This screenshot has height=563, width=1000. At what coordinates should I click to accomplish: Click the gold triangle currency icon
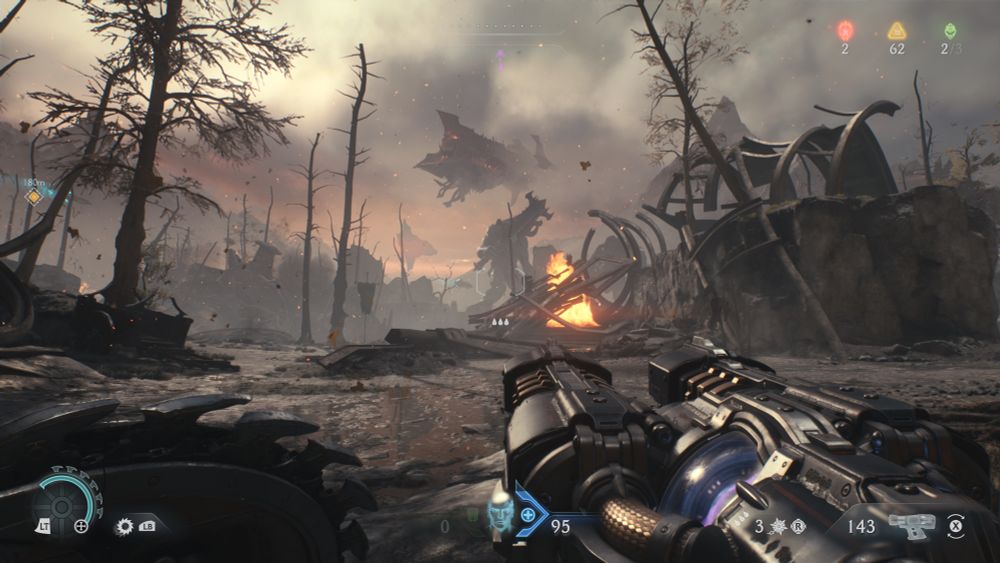(897, 31)
